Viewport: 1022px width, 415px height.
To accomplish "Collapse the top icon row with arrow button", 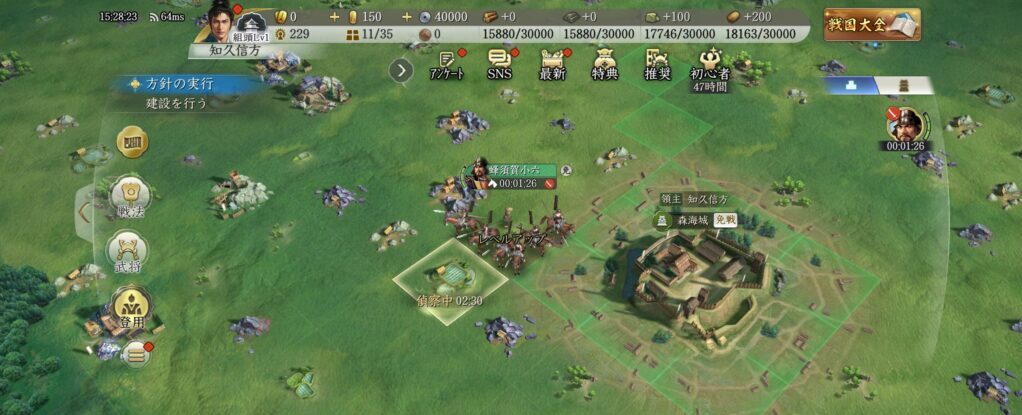I will coord(402,70).
